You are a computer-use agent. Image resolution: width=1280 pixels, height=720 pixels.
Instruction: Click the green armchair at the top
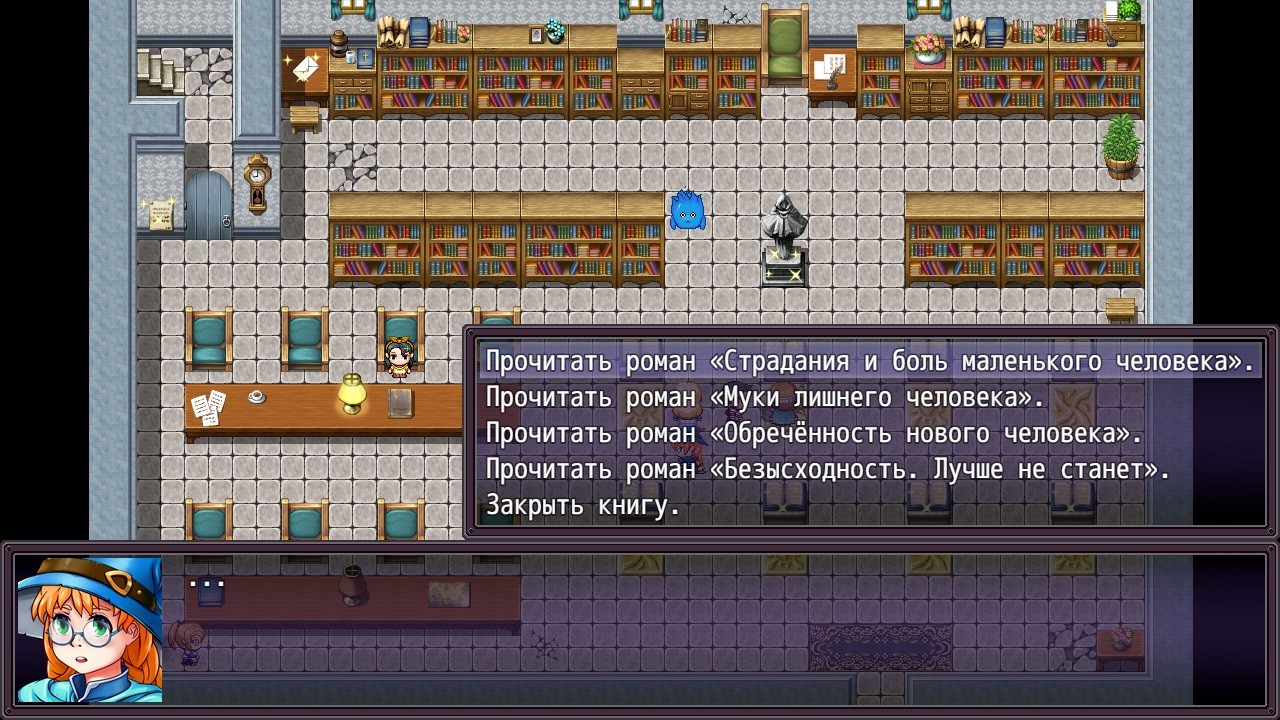pyautogui.click(x=786, y=45)
